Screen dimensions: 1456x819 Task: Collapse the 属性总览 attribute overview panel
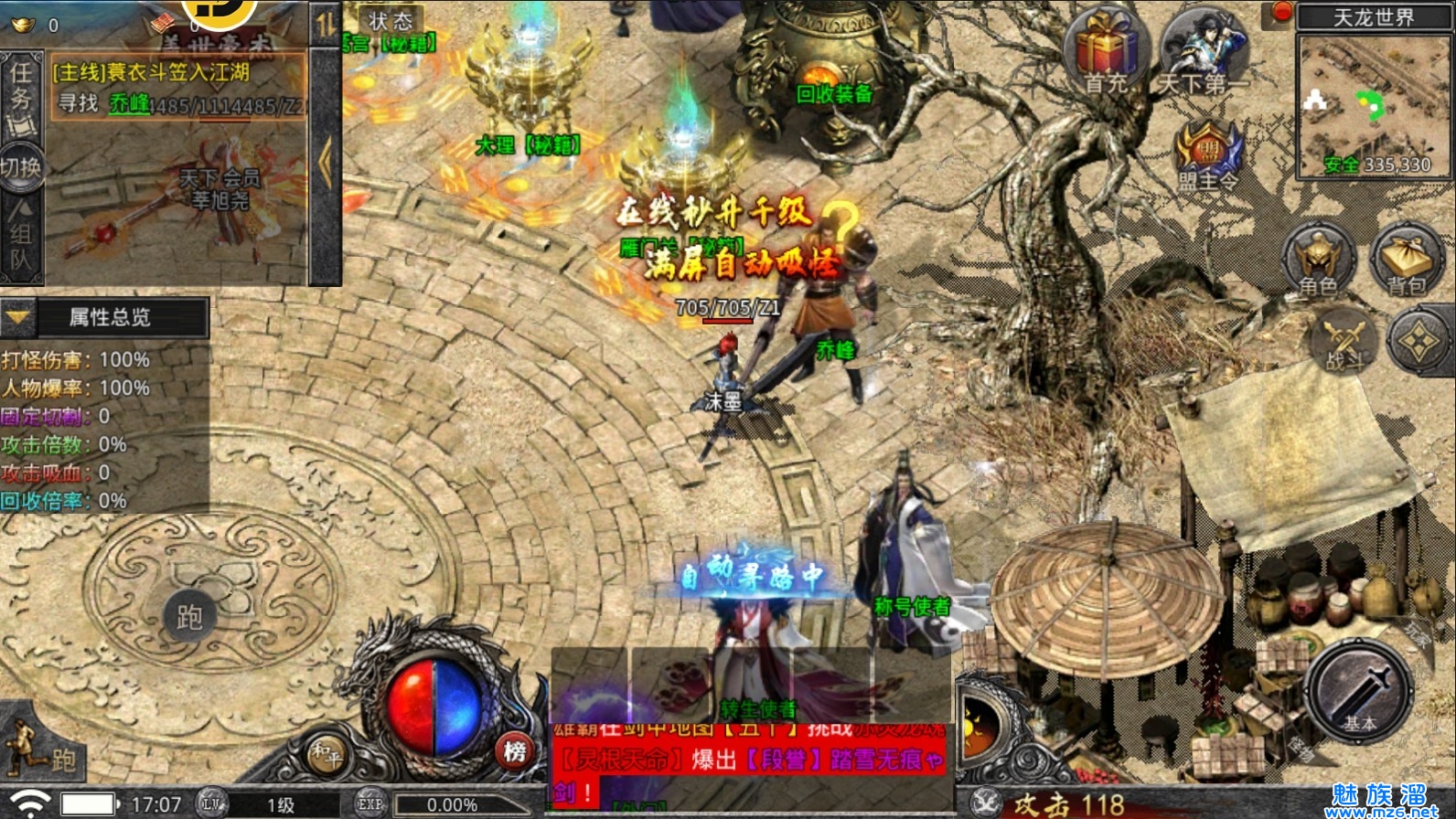18,317
